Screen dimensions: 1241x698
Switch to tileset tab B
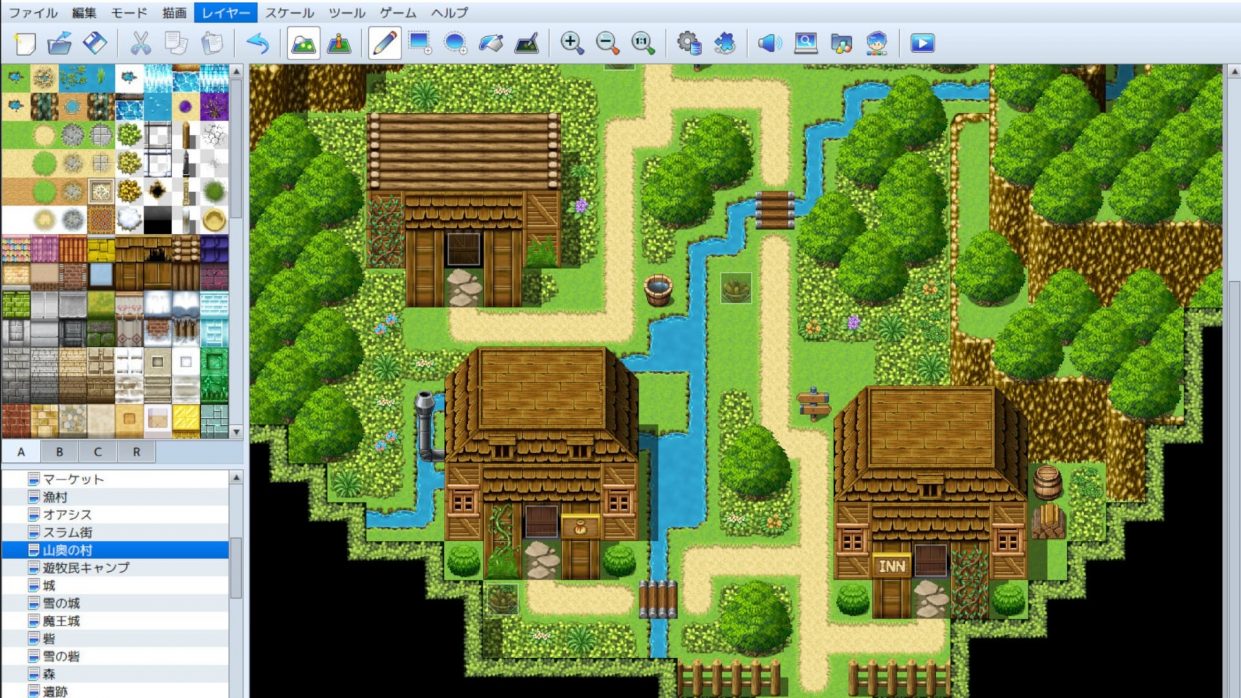[x=59, y=452]
